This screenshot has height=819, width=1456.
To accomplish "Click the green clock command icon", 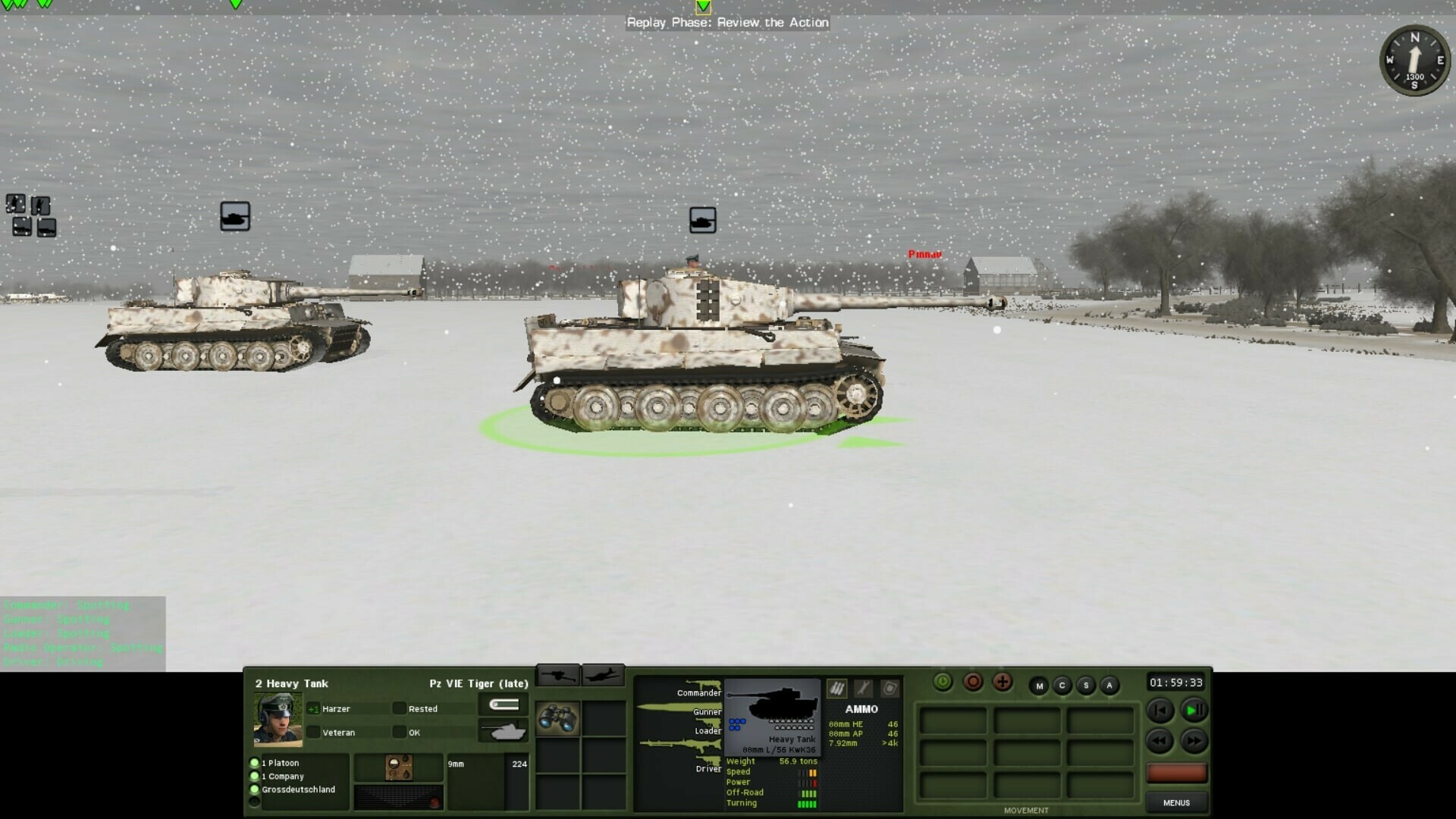I will pos(941,682).
